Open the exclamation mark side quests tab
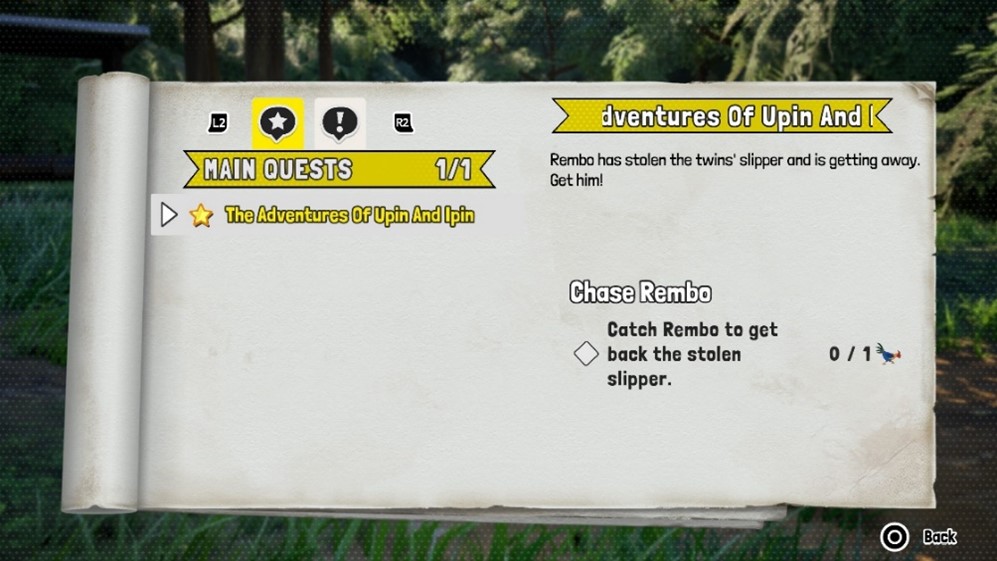 coord(340,123)
